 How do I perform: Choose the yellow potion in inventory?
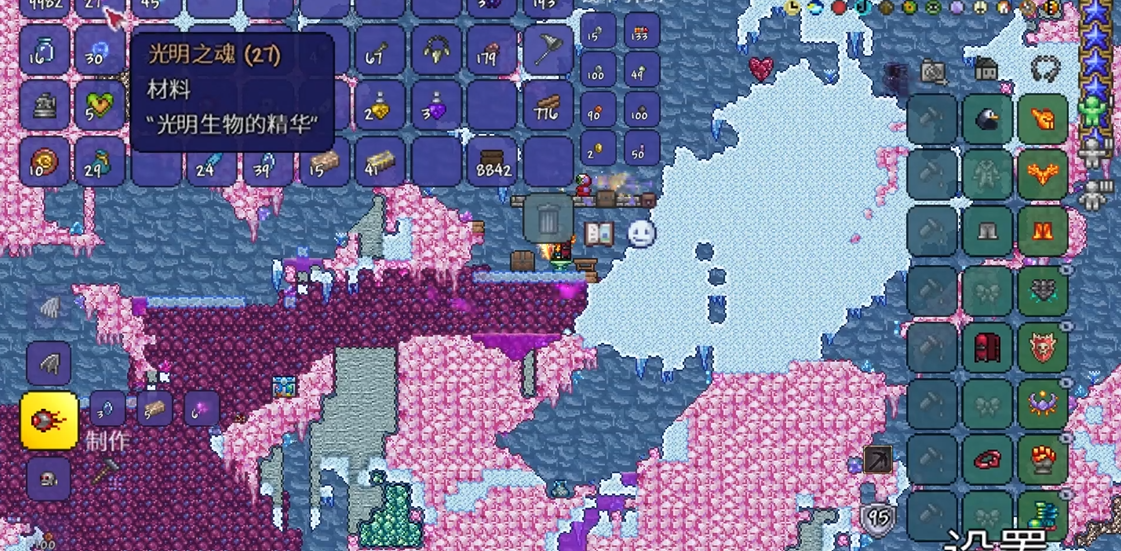pos(379,106)
